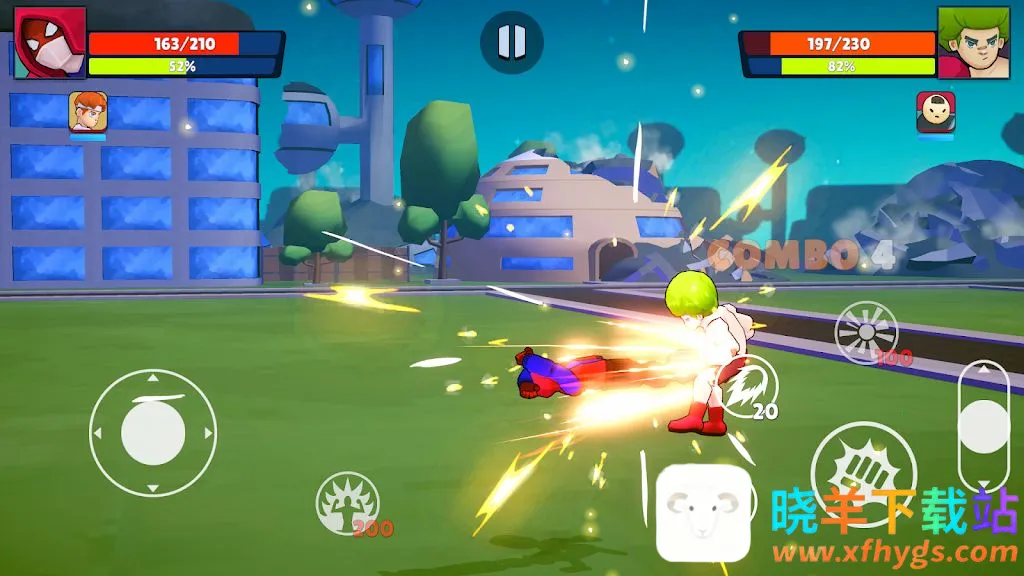Image resolution: width=1024 pixels, height=576 pixels.
Task: Select the orange-haired teammate portrait
Action: pos(88,112)
